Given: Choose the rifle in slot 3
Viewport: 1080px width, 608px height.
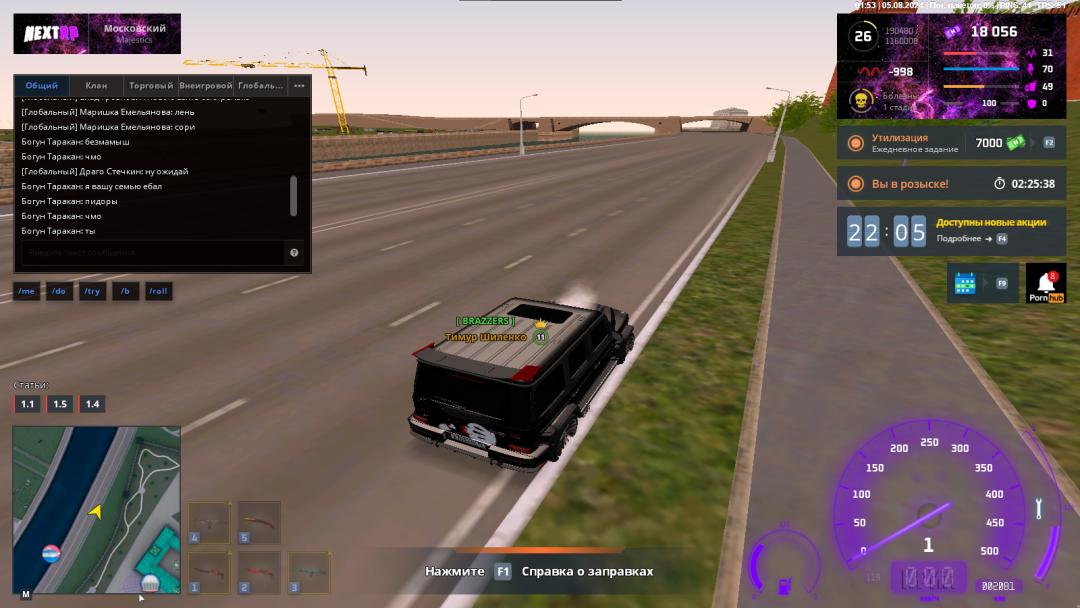Looking at the screenshot, I should pos(309,573).
